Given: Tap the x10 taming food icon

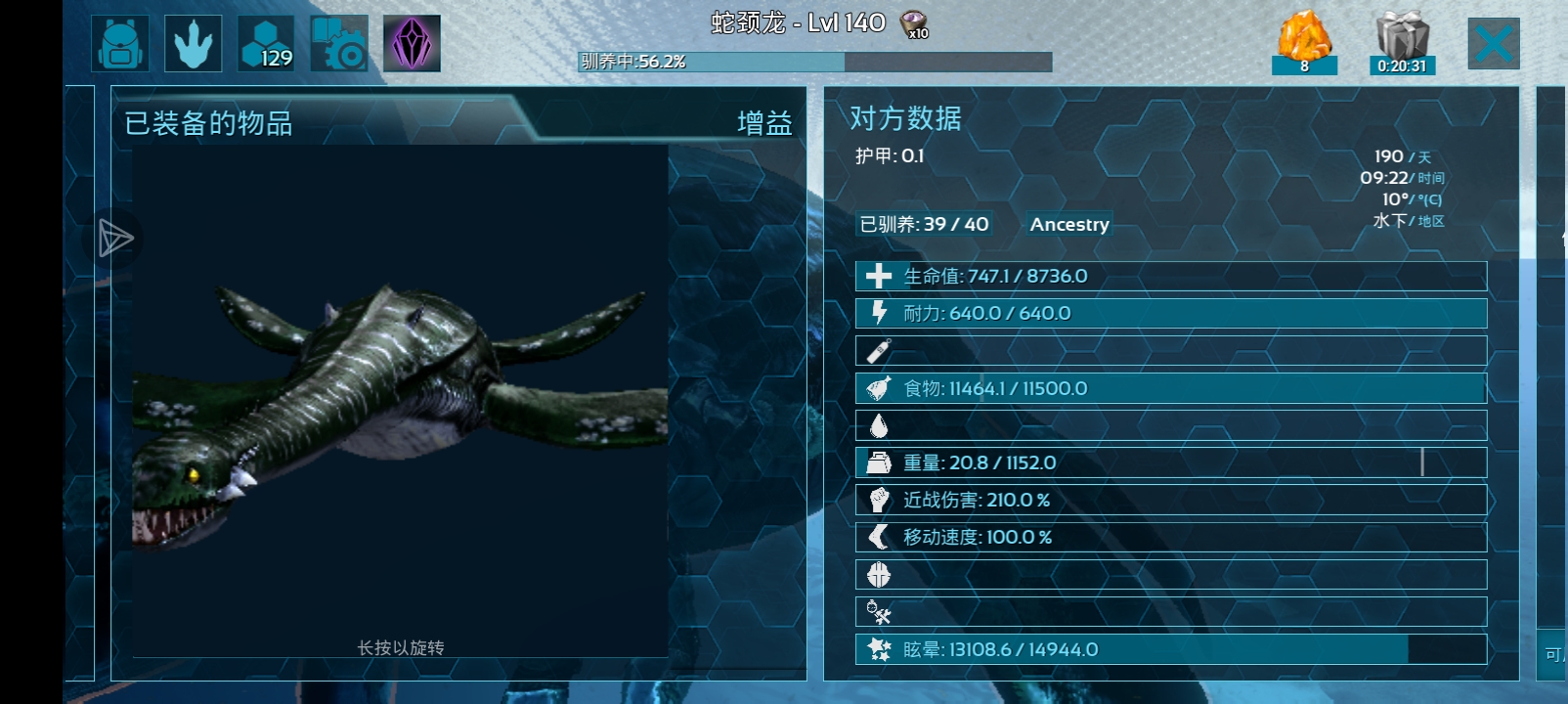Looking at the screenshot, I should (914, 24).
